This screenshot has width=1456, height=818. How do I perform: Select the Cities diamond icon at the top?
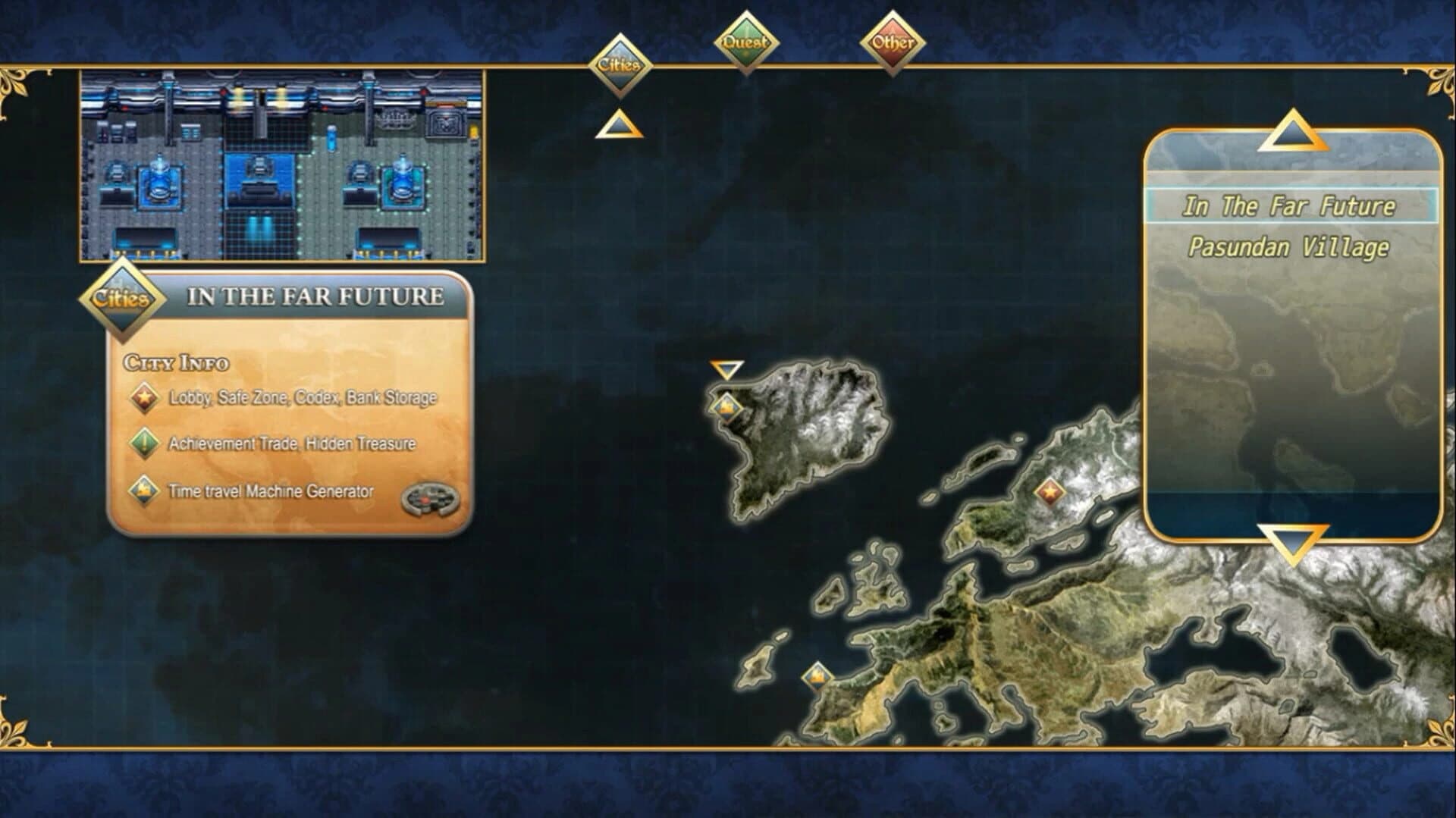pyautogui.click(x=620, y=64)
